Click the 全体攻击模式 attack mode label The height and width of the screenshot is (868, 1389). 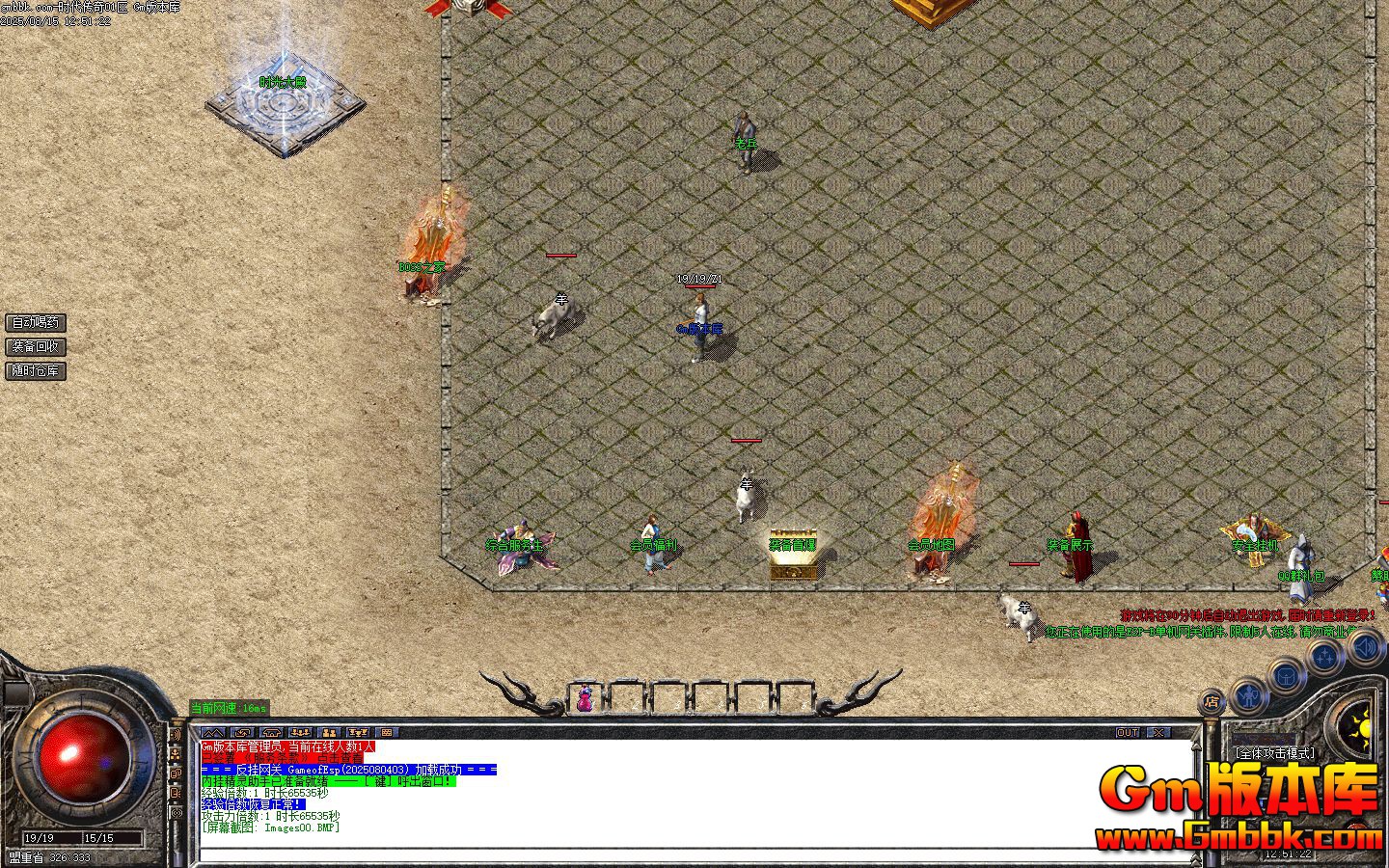[1274, 753]
